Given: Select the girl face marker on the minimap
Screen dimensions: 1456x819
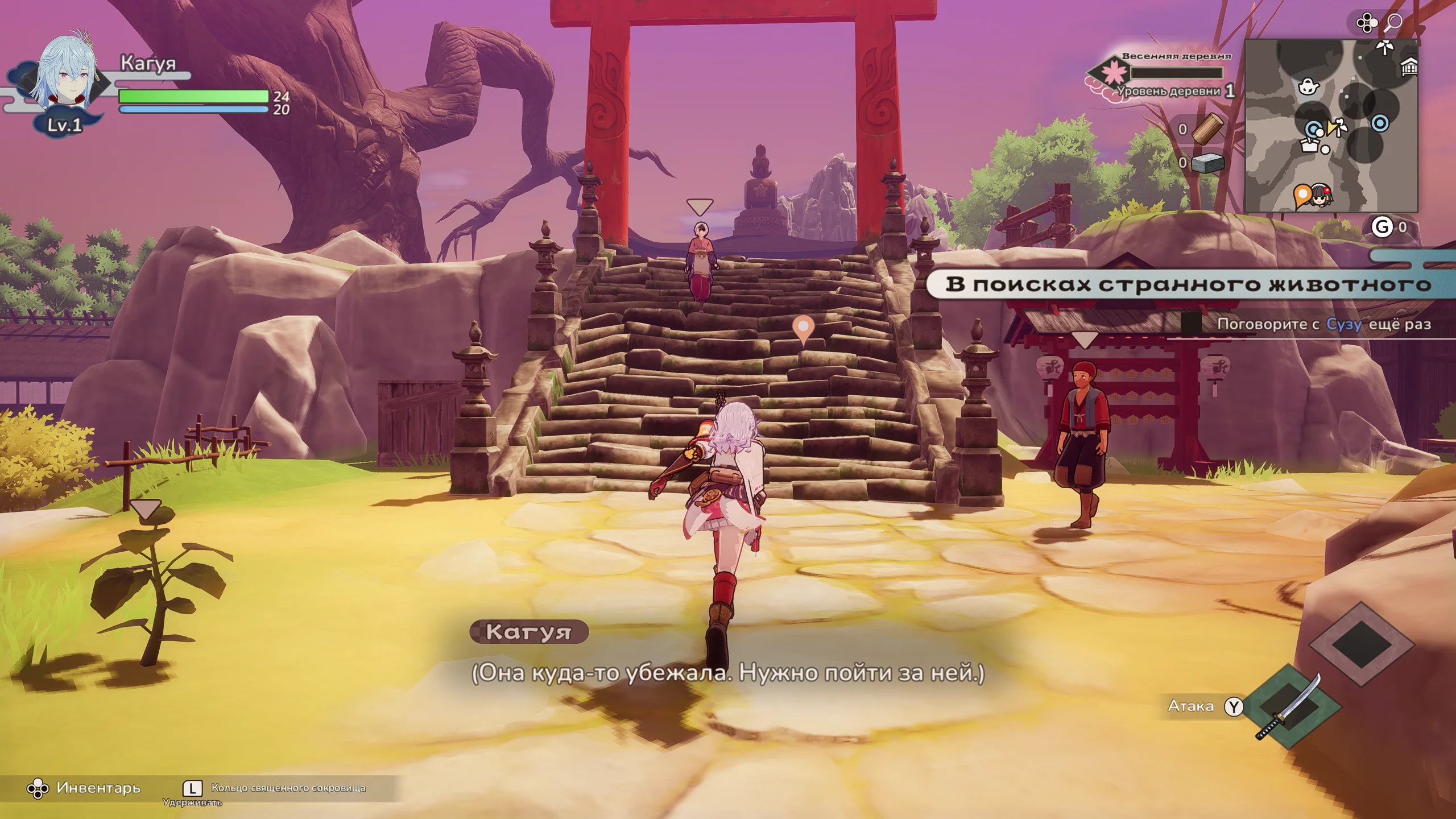Looking at the screenshot, I should pos(1319,197).
